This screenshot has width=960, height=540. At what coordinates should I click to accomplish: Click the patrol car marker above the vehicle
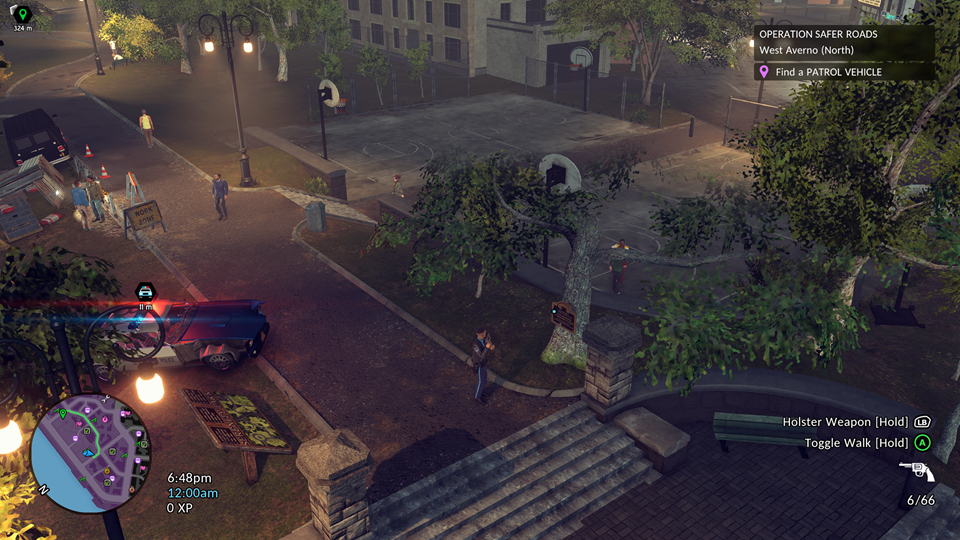coord(145,290)
